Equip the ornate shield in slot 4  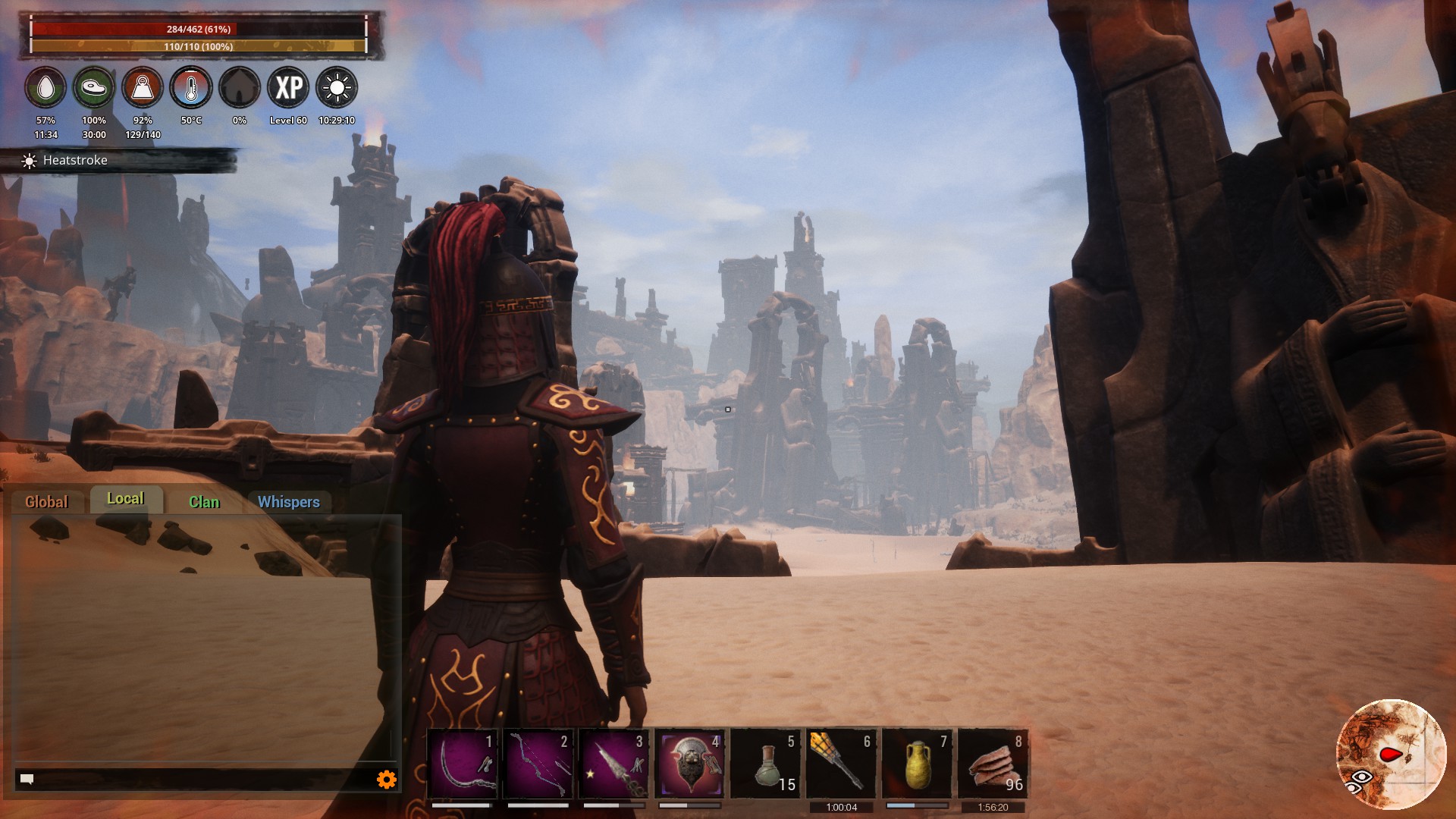(690, 763)
